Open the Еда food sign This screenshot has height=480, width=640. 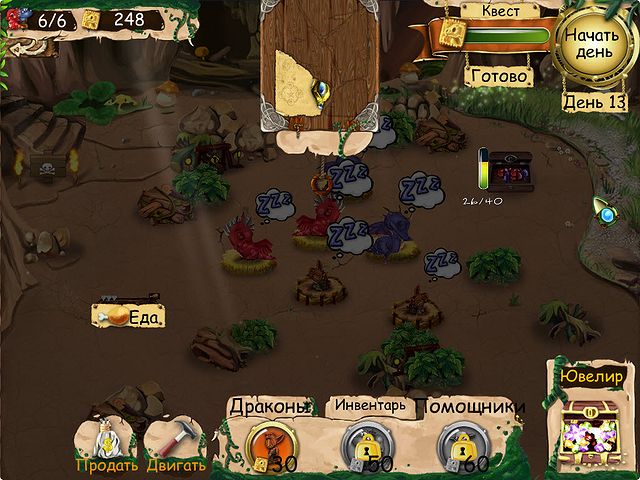128,315
